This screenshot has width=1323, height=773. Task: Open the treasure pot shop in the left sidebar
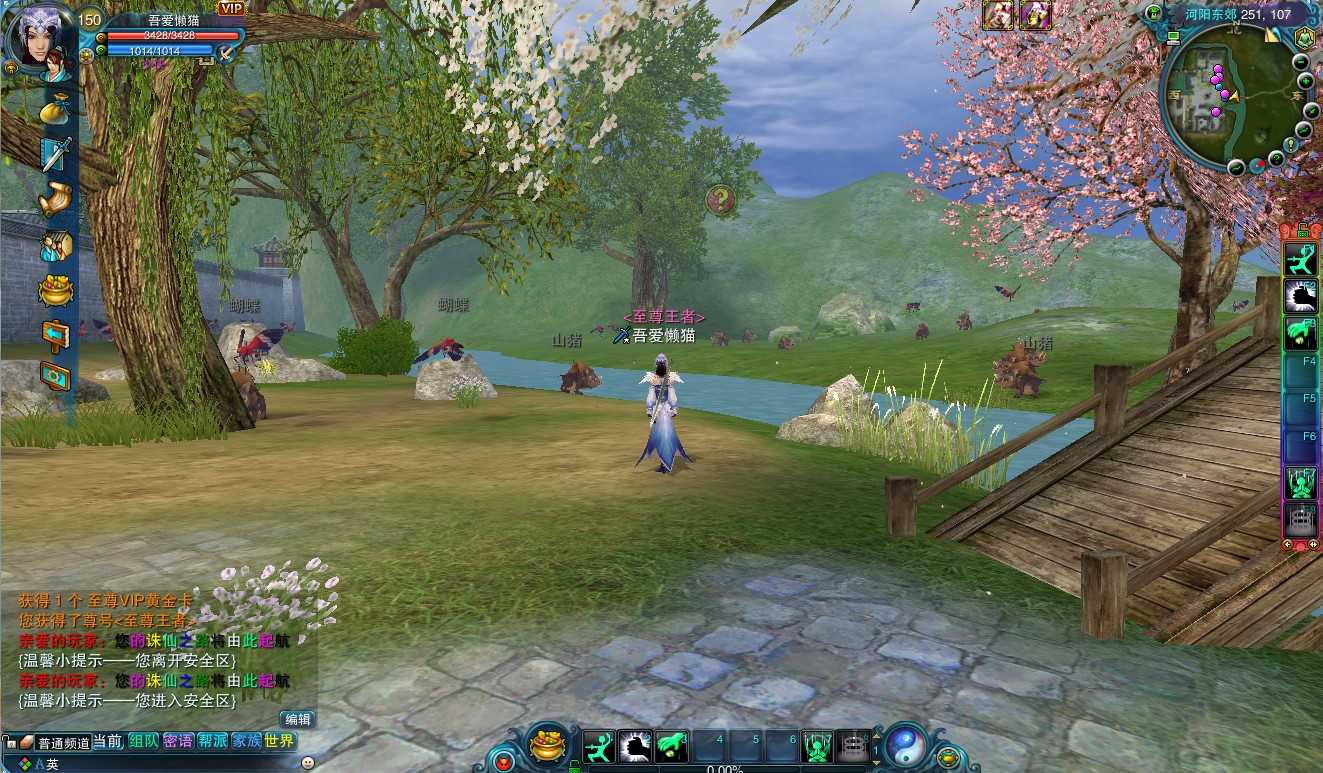[55, 291]
